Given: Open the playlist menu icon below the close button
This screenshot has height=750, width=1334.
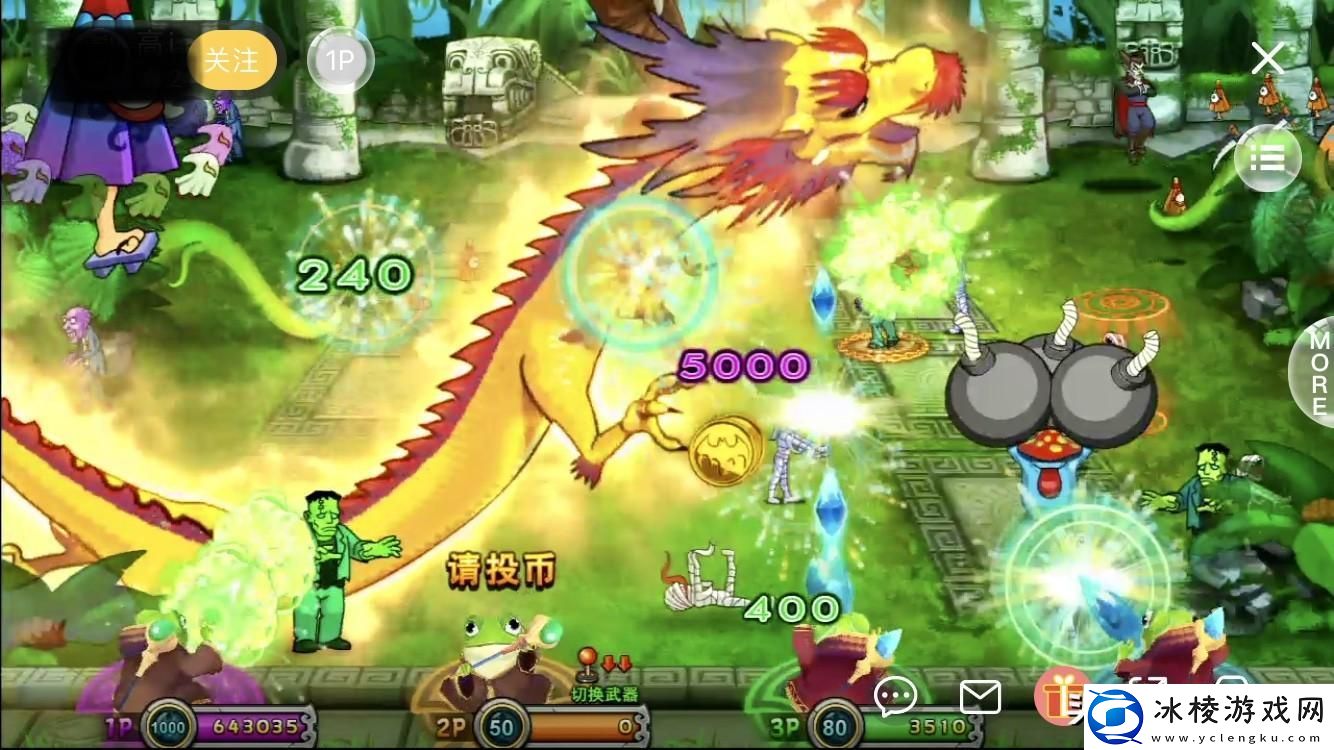Looking at the screenshot, I should 1267,158.
